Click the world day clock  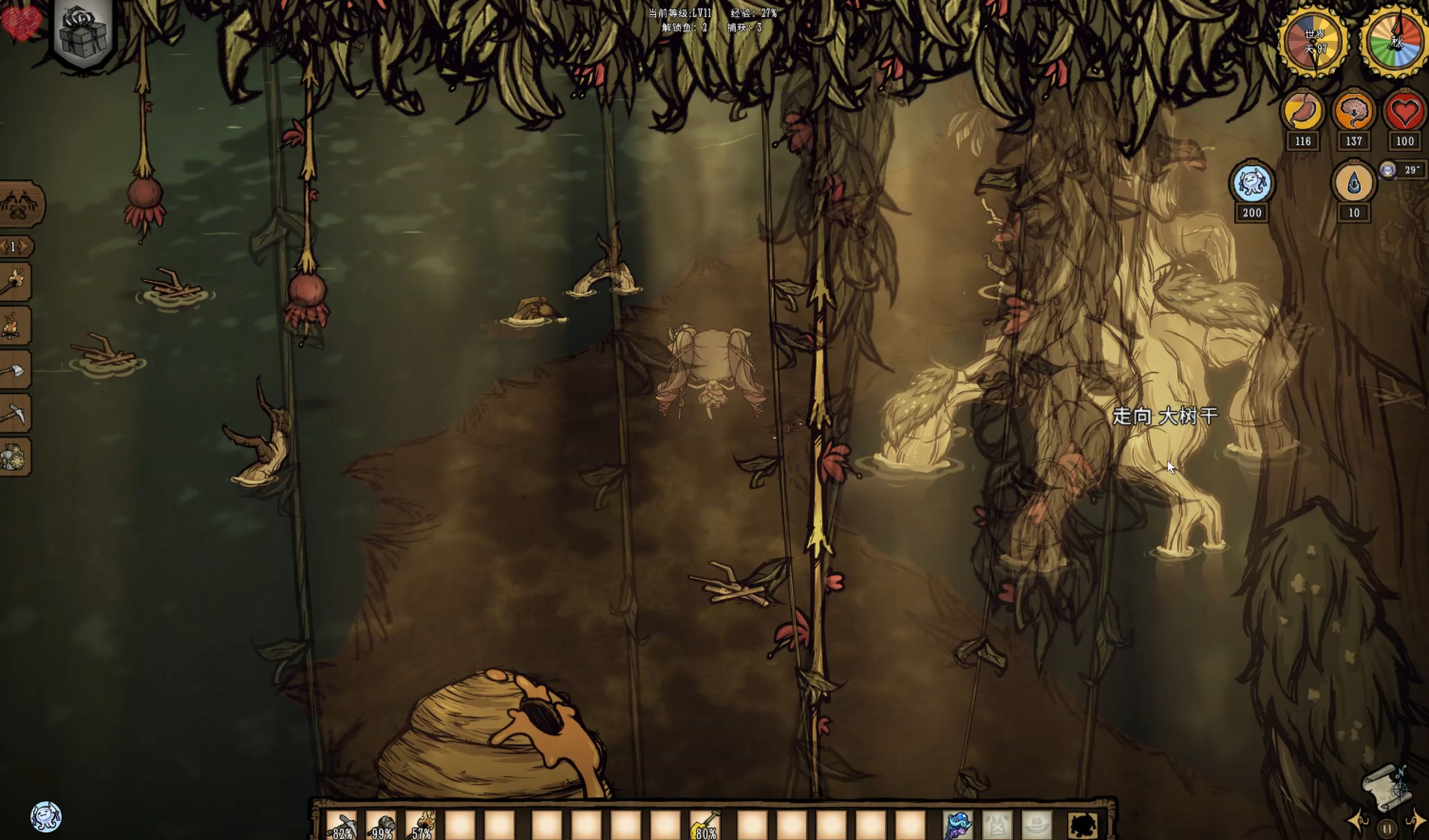click(1314, 43)
